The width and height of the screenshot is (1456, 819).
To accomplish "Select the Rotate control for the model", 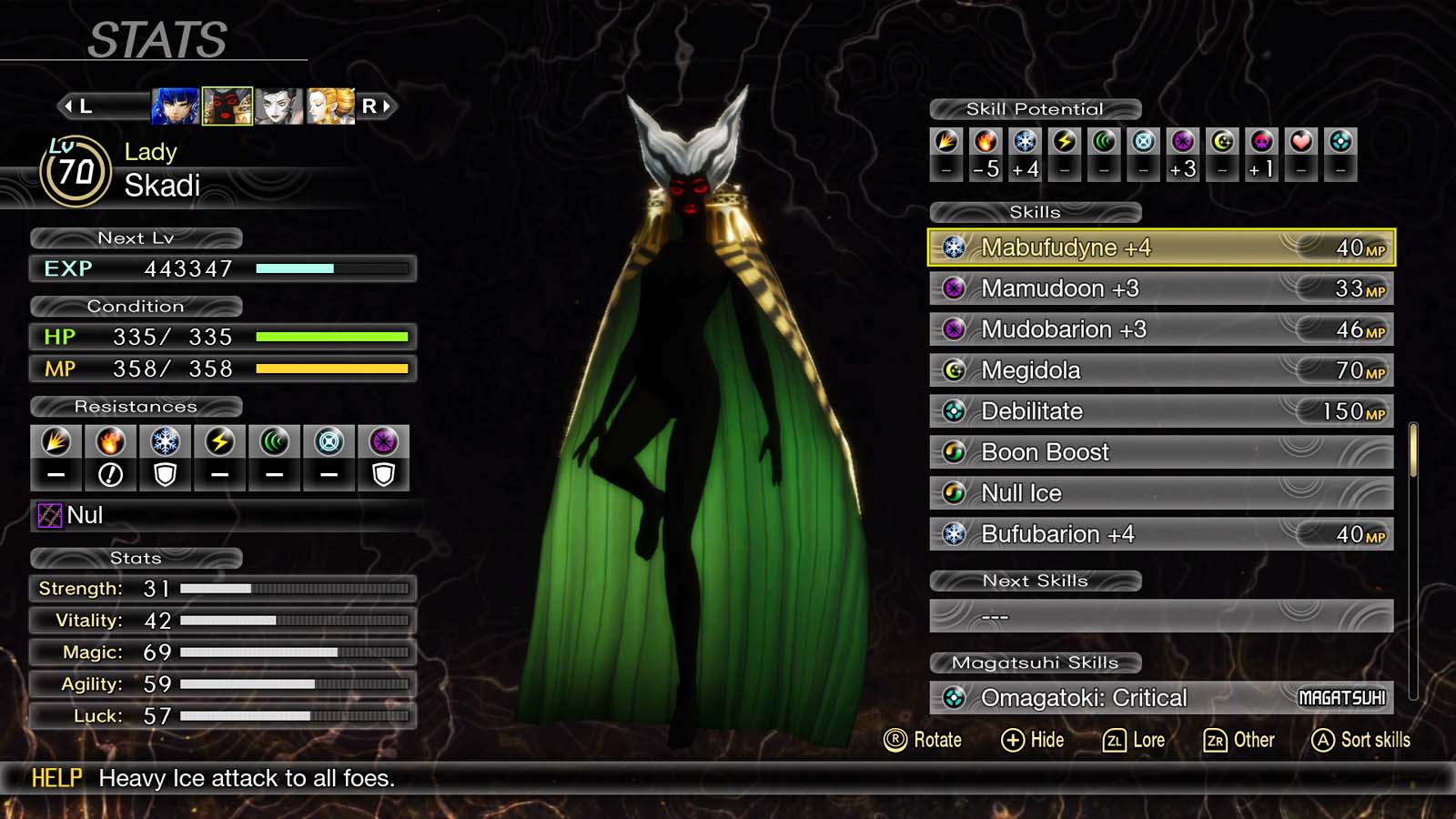I will 924,740.
